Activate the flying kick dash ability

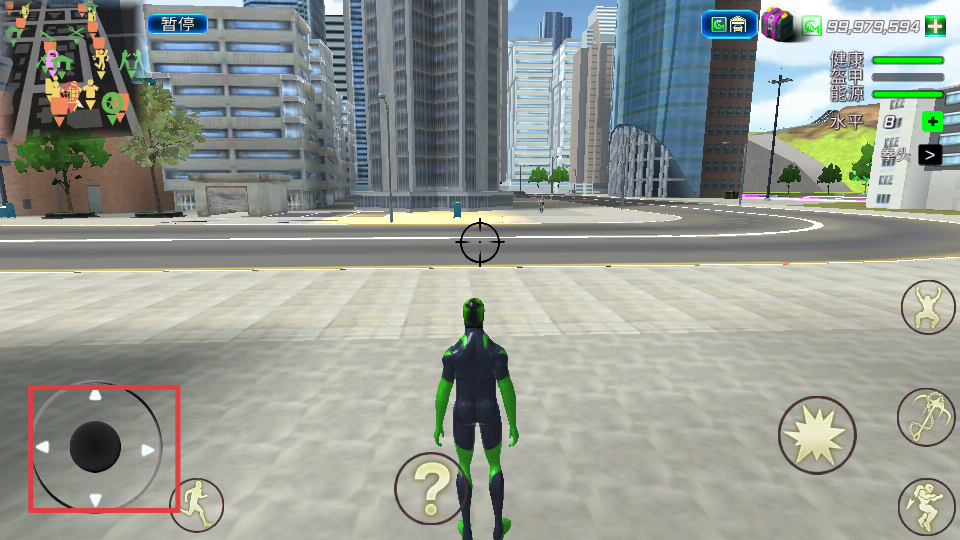pyautogui.click(x=926, y=506)
